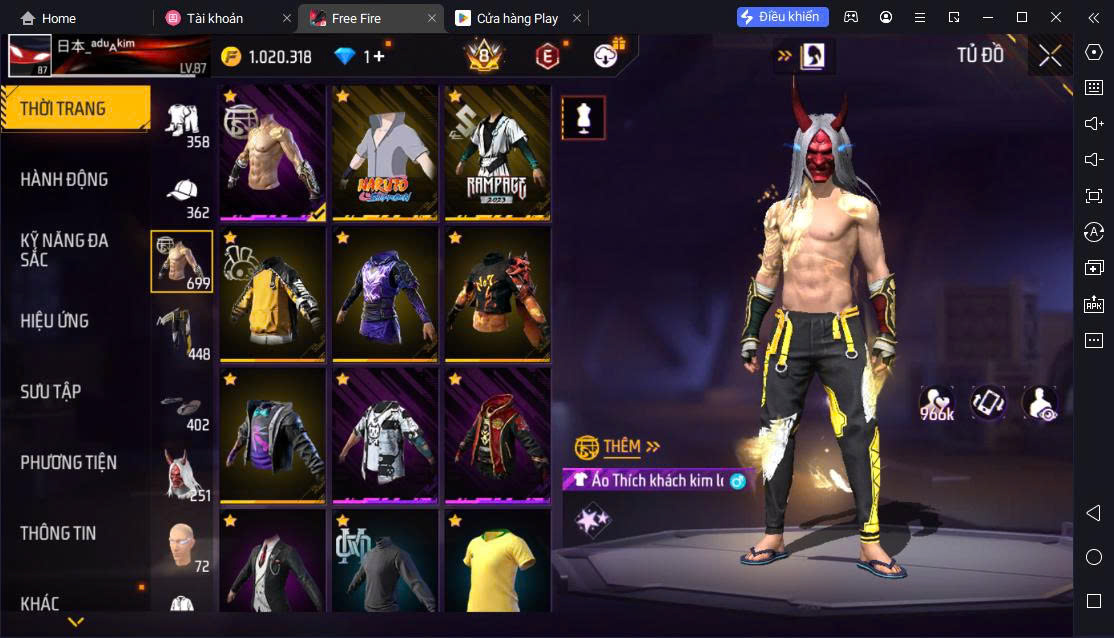Viewport: 1114px width, 638px height.
Task: Switch to the HIỆU ỨNG tab
Action: click(55, 321)
